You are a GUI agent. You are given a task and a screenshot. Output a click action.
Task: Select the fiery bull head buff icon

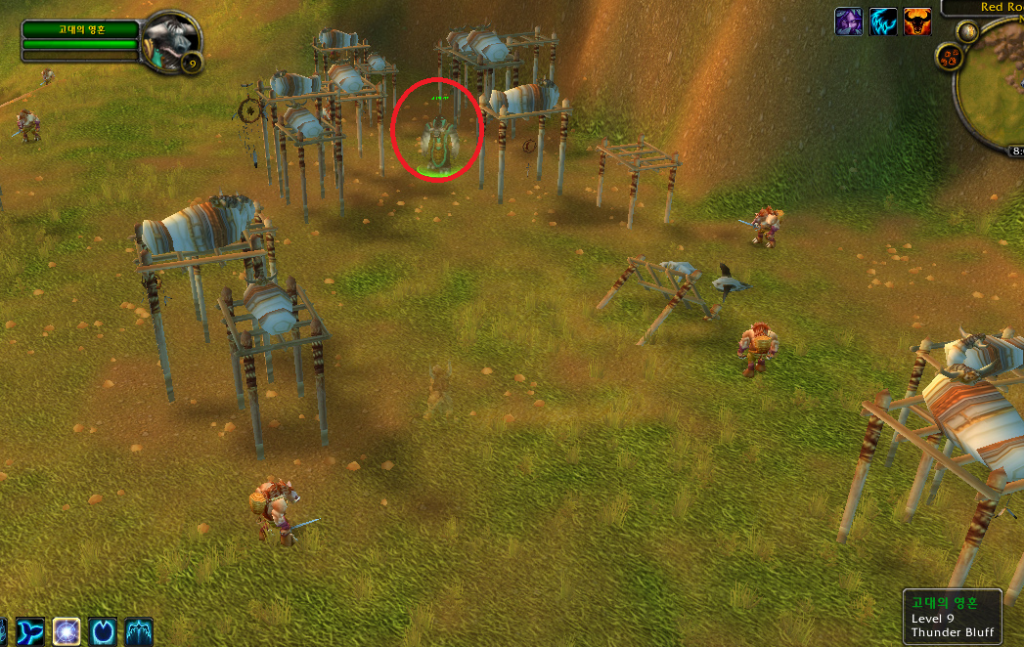click(917, 22)
